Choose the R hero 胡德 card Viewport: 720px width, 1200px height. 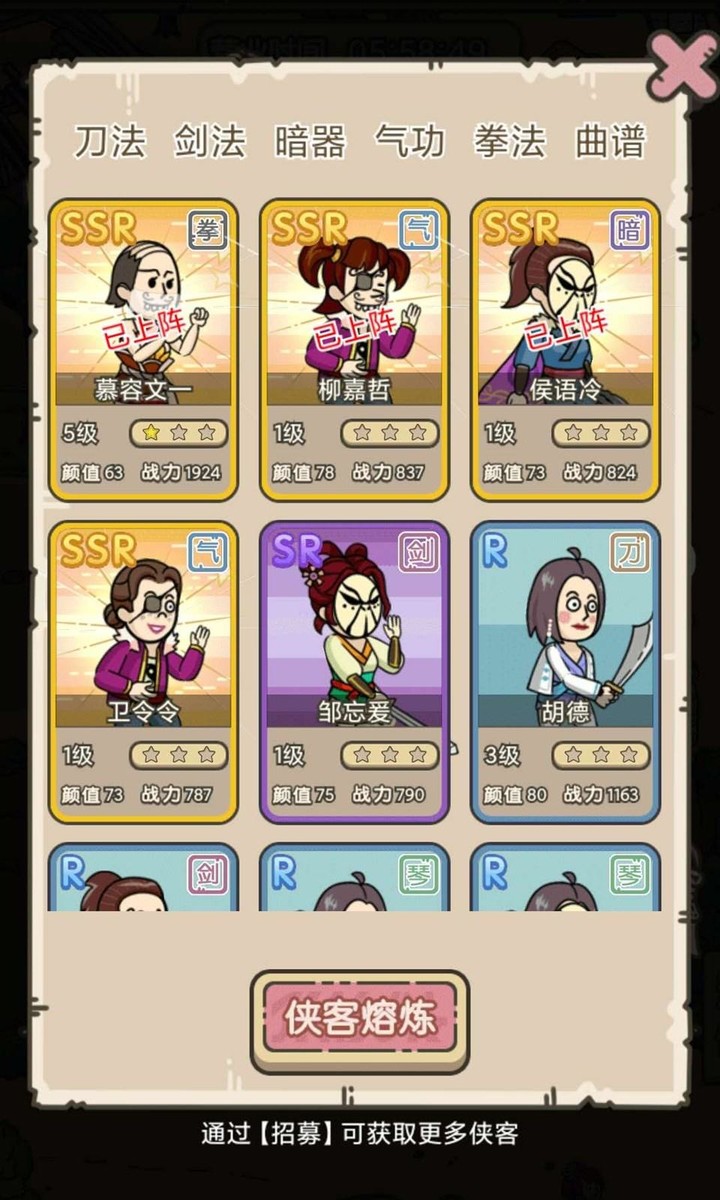(x=565, y=671)
